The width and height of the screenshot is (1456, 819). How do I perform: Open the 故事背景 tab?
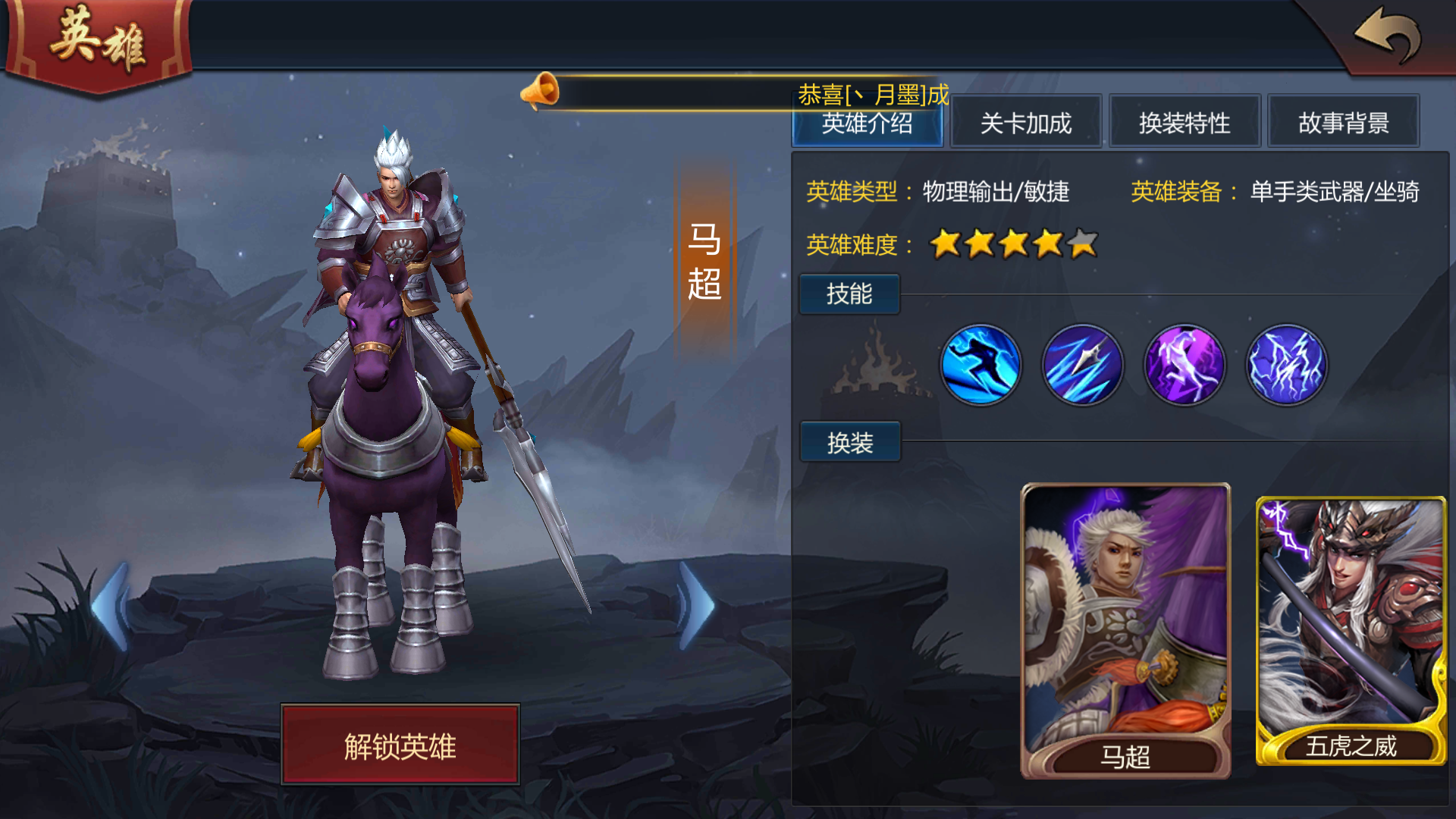(x=1344, y=122)
